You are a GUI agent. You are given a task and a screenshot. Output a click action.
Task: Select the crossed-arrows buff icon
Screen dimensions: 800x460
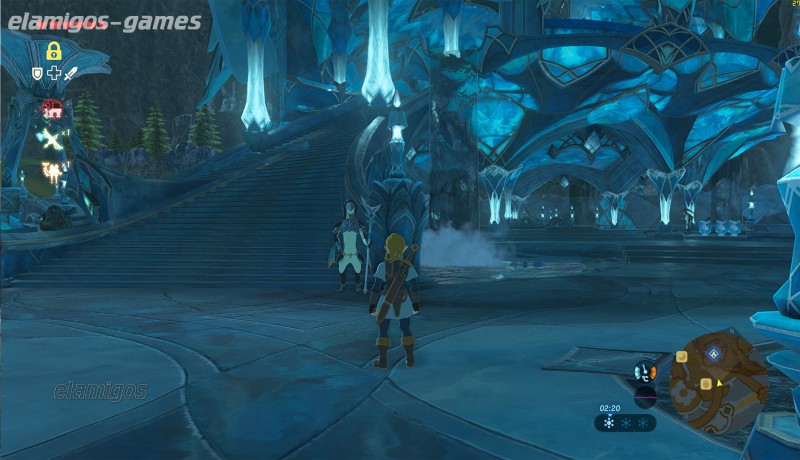click(x=48, y=139)
